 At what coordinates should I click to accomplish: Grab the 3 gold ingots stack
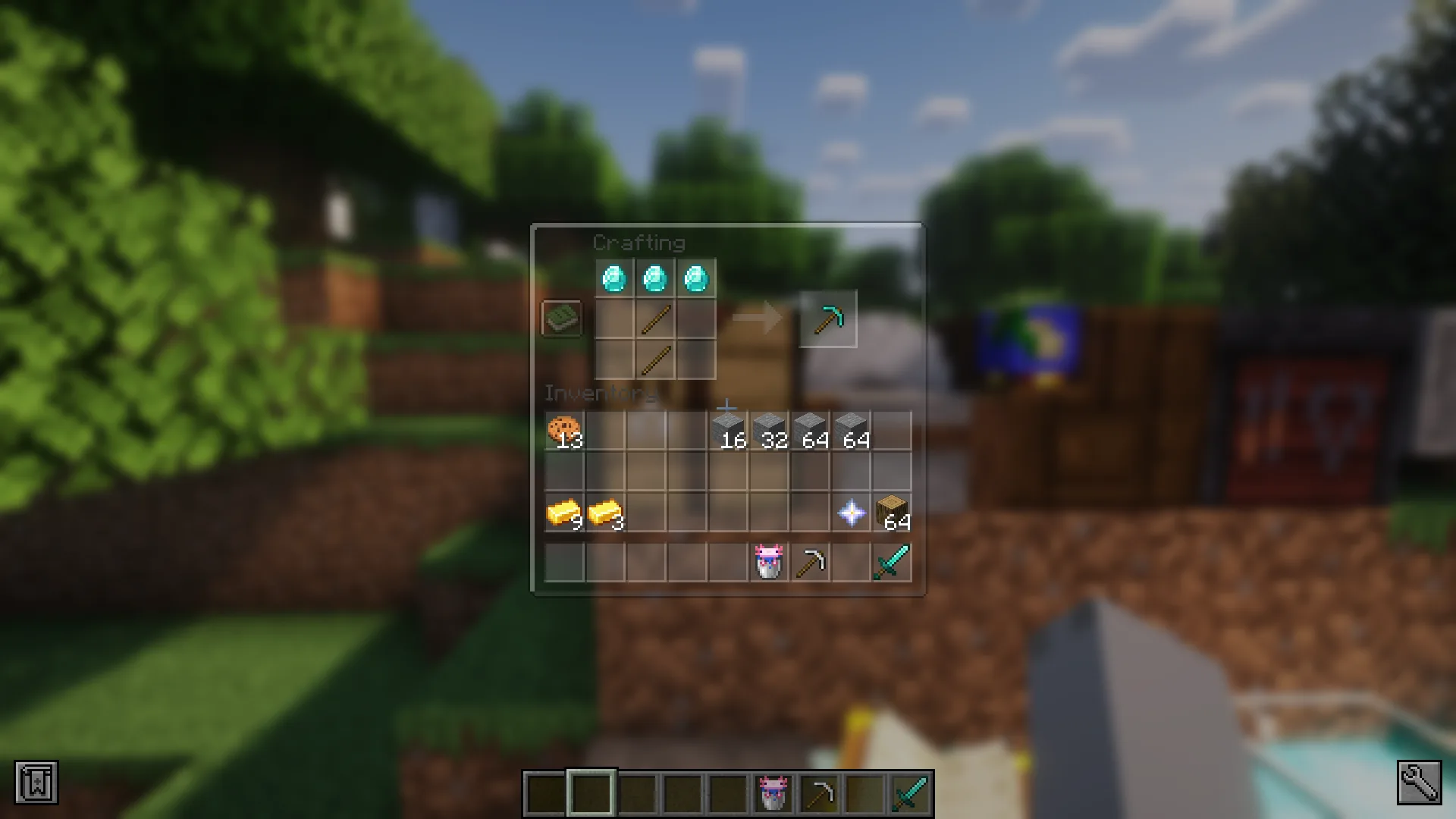click(x=604, y=510)
